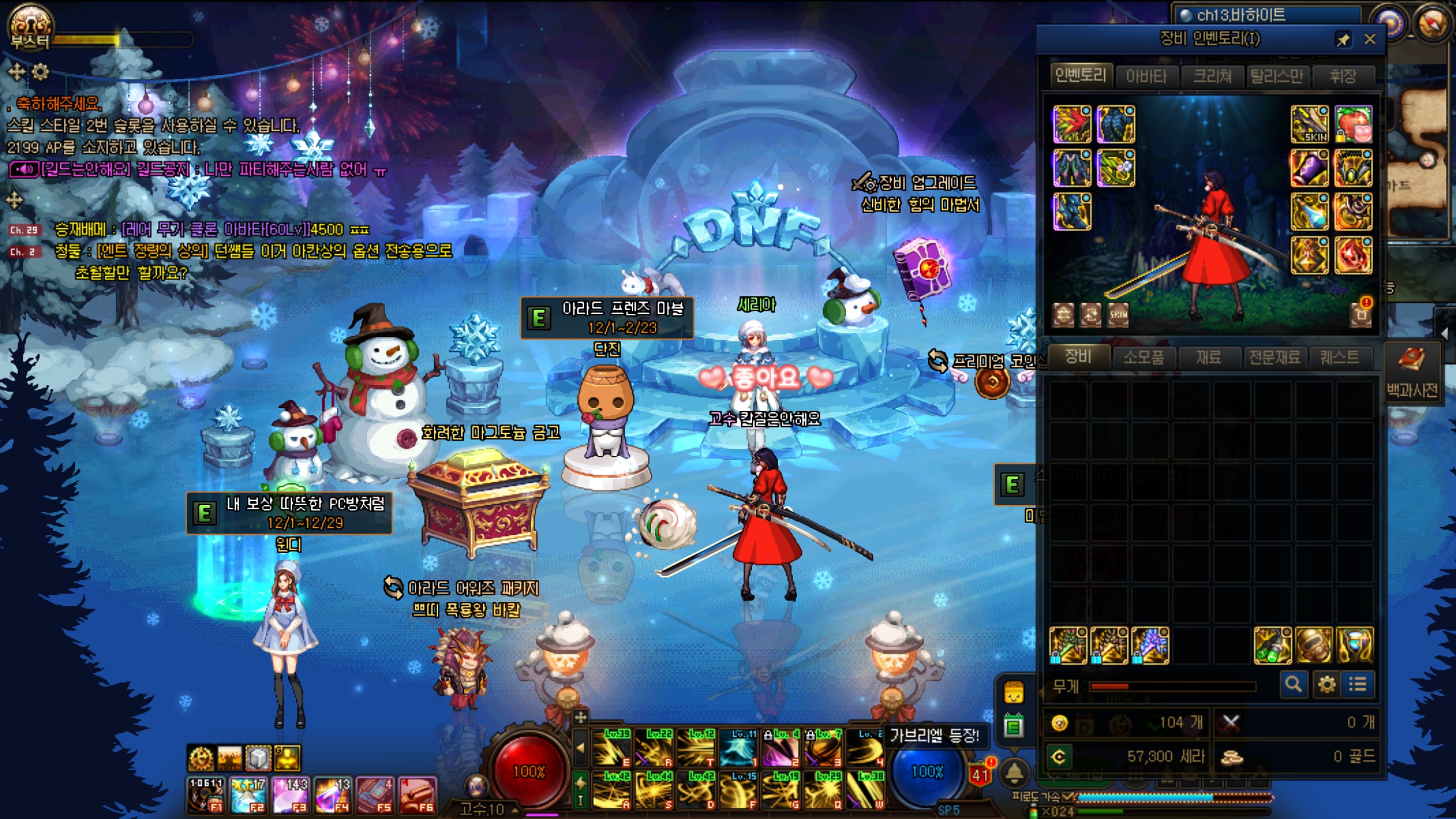Open the 퀘스트 item tab
This screenshot has width=1456, height=819.
click(x=1339, y=358)
